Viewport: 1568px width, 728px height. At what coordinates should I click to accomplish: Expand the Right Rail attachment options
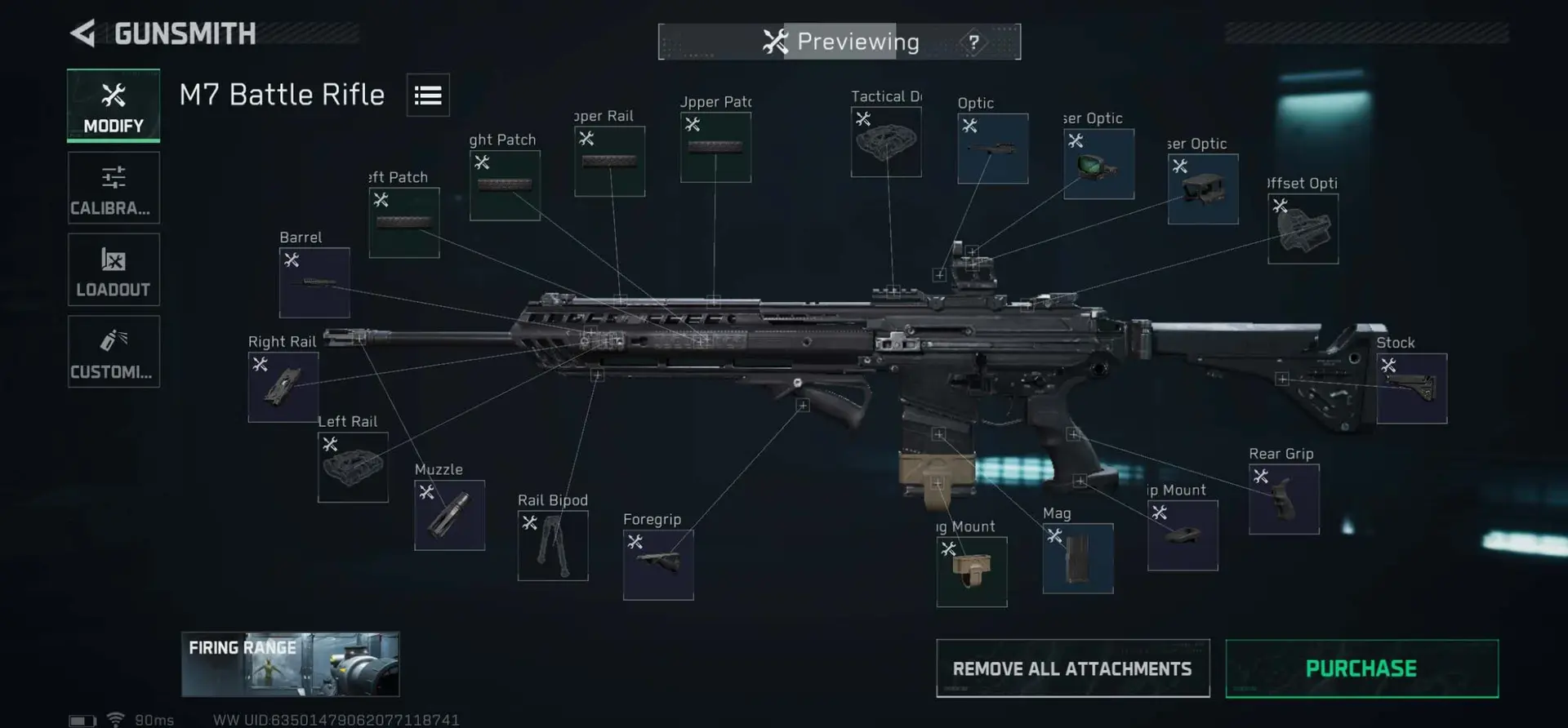pyautogui.click(x=283, y=386)
